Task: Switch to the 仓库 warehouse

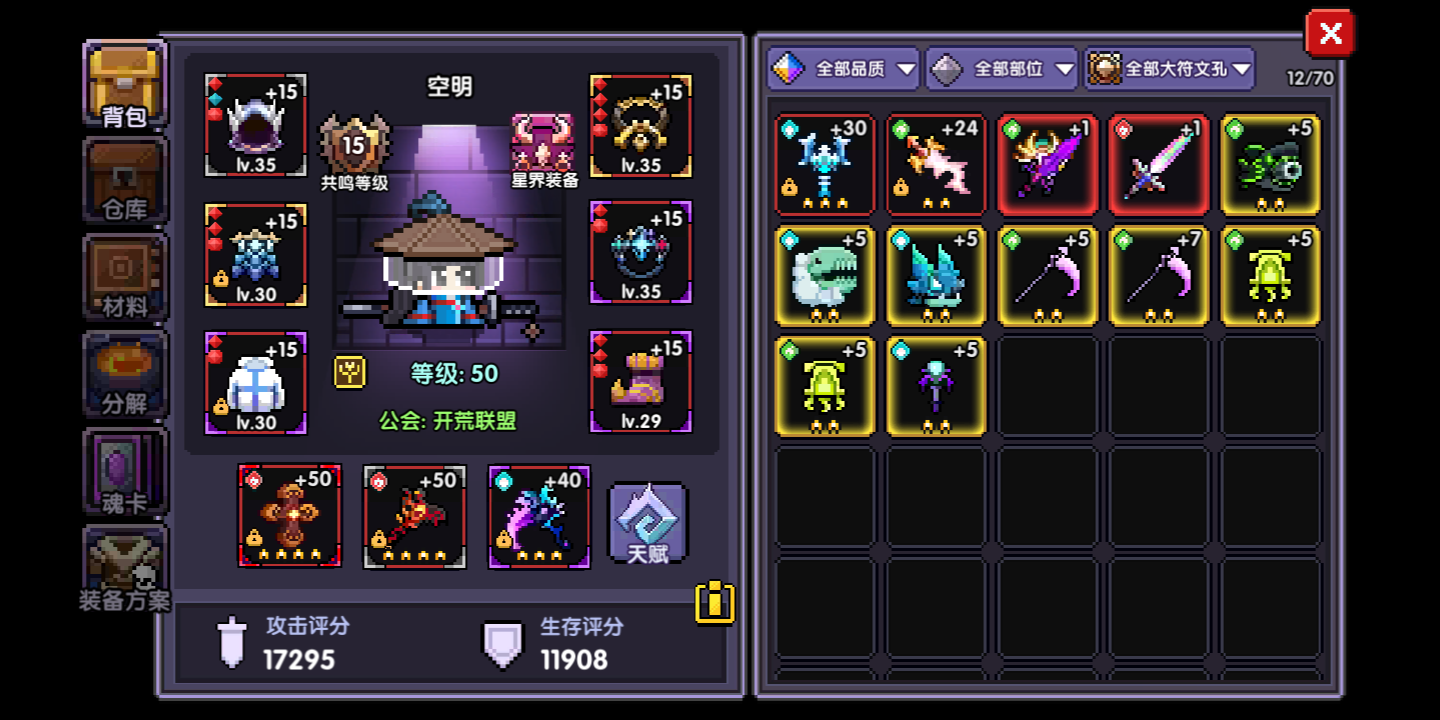Action: click(x=124, y=180)
